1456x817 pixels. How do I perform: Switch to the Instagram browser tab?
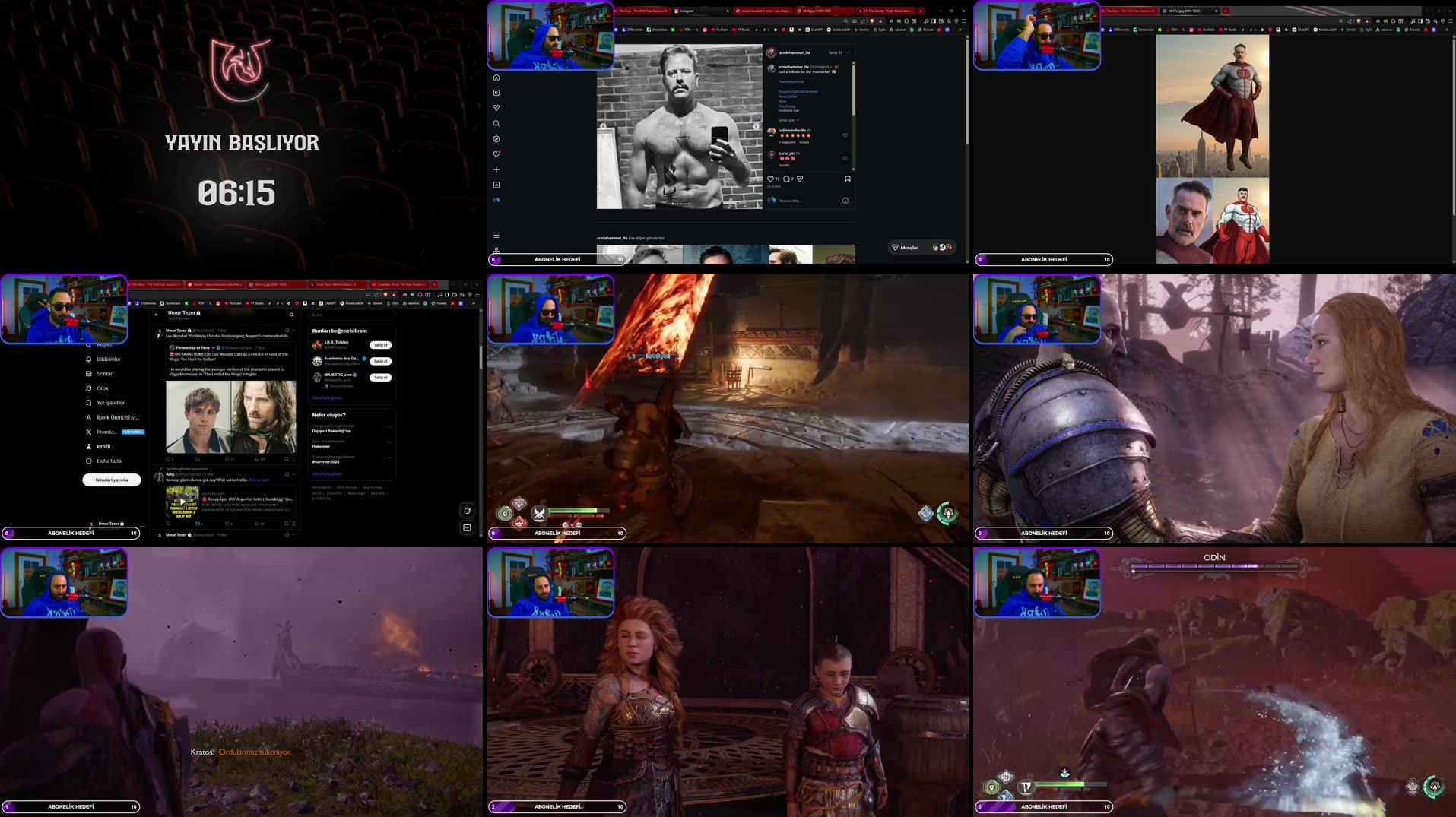click(687, 11)
